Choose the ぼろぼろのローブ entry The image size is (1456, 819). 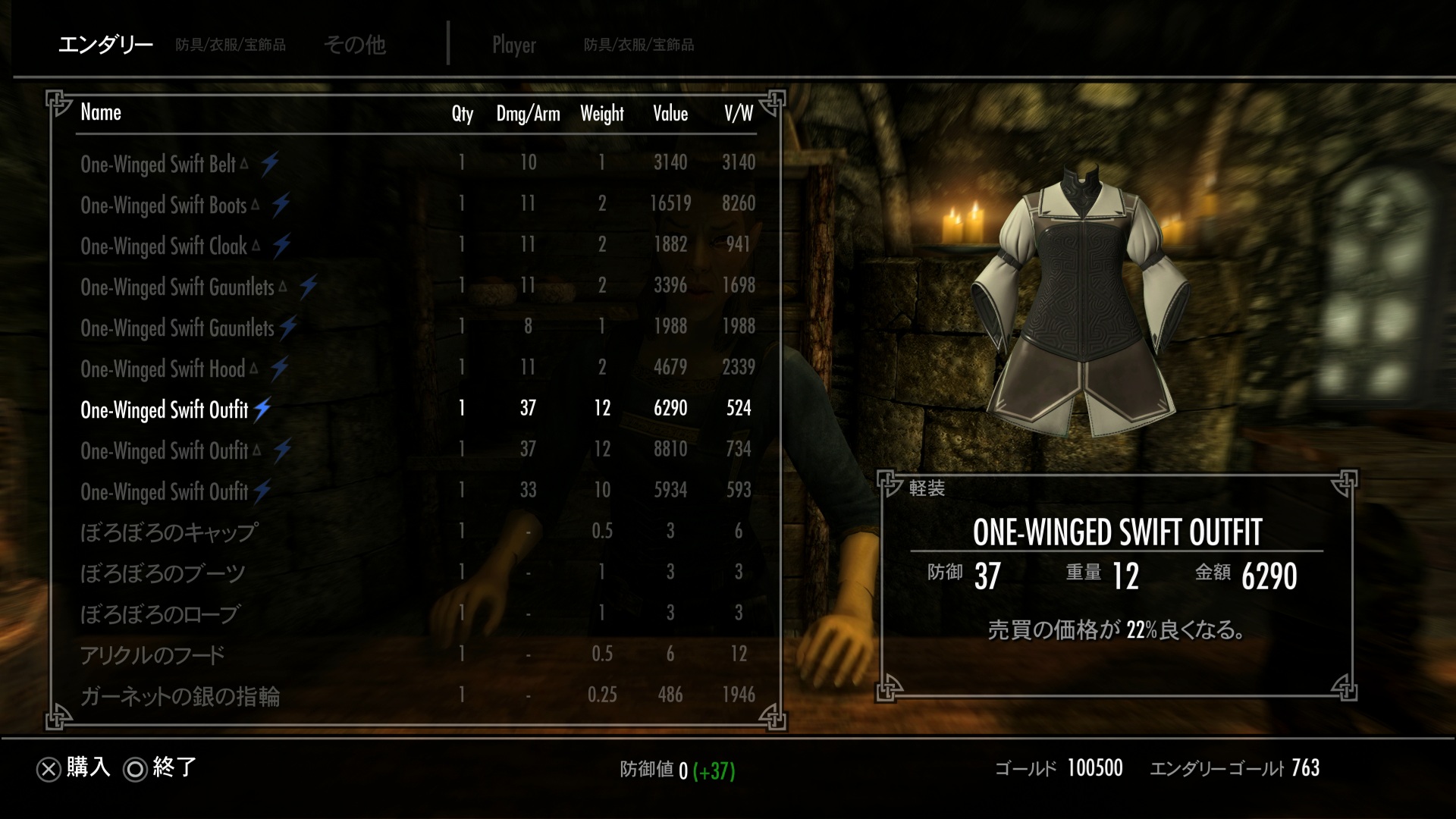[x=160, y=613]
